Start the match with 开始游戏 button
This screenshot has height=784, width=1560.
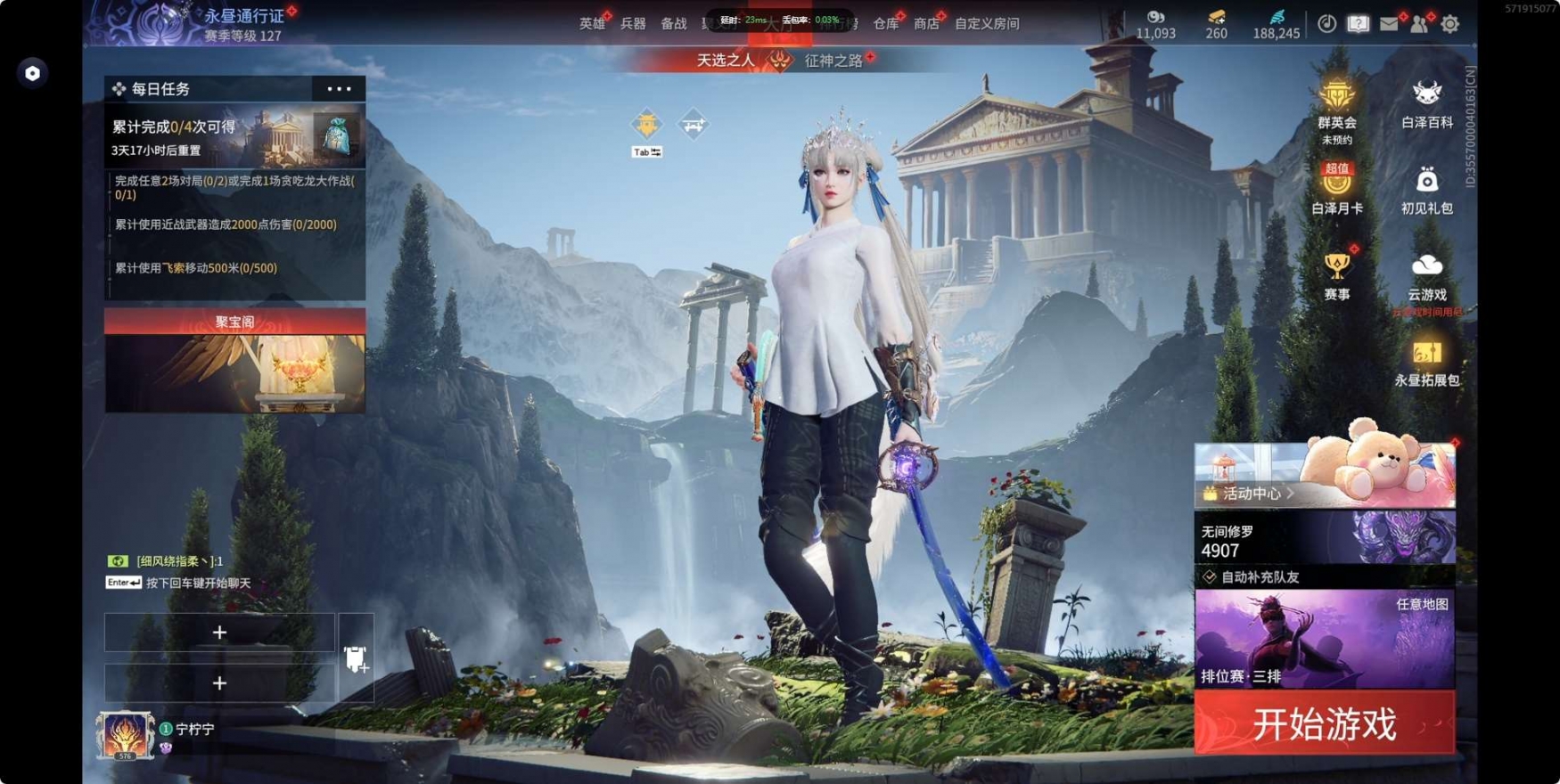[x=1325, y=723]
